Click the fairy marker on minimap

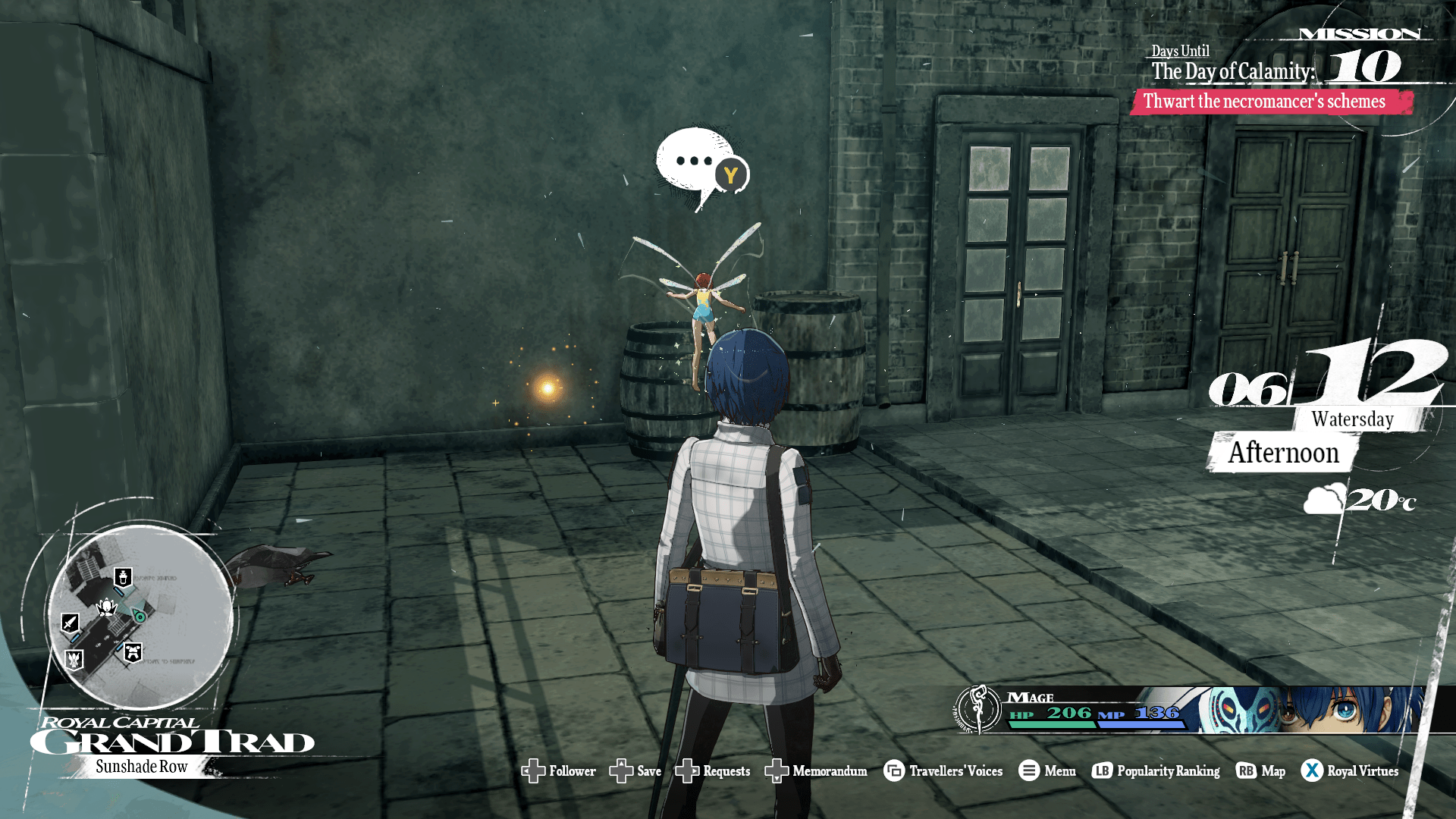click(107, 607)
